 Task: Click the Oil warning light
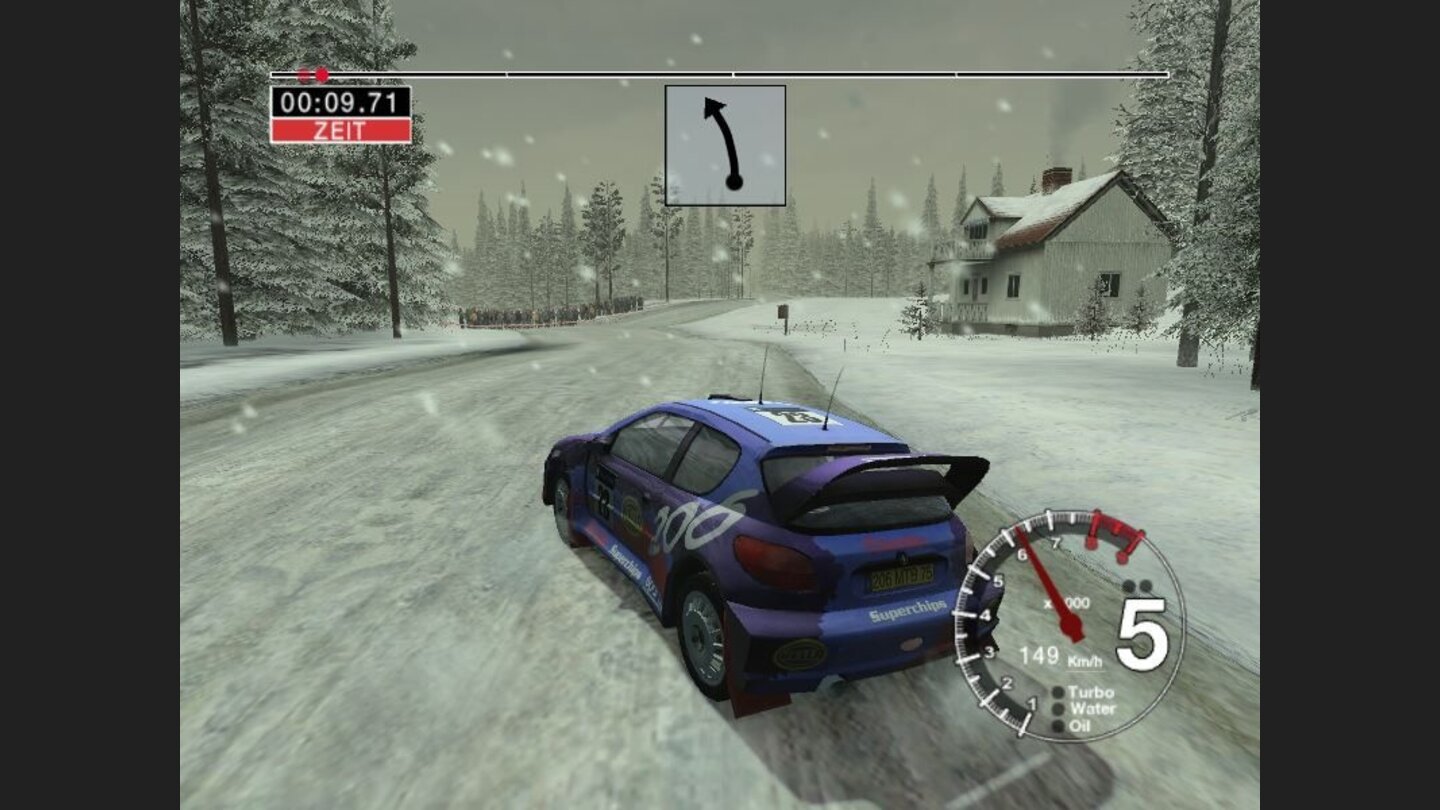pyautogui.click(x=1058, y=726)
